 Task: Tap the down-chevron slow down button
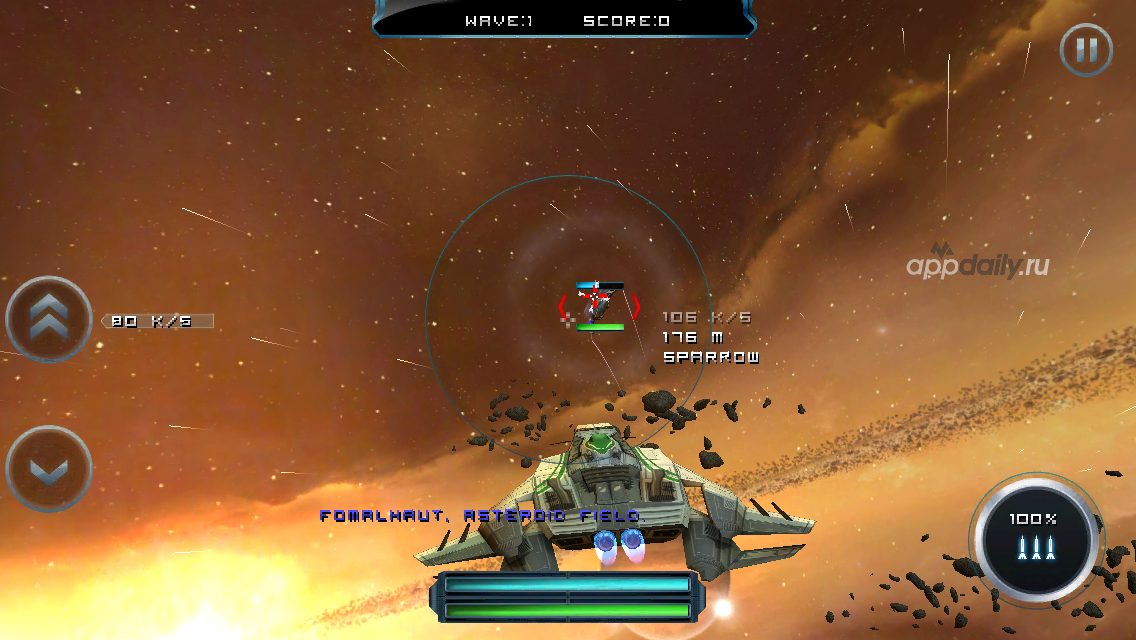(49, 469)
